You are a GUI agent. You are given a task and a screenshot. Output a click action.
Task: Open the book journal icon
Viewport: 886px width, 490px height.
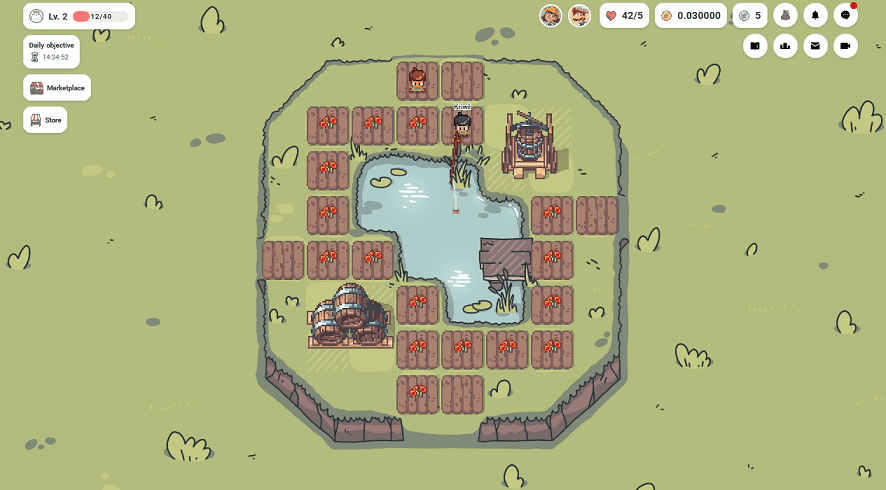coord(755,45)
